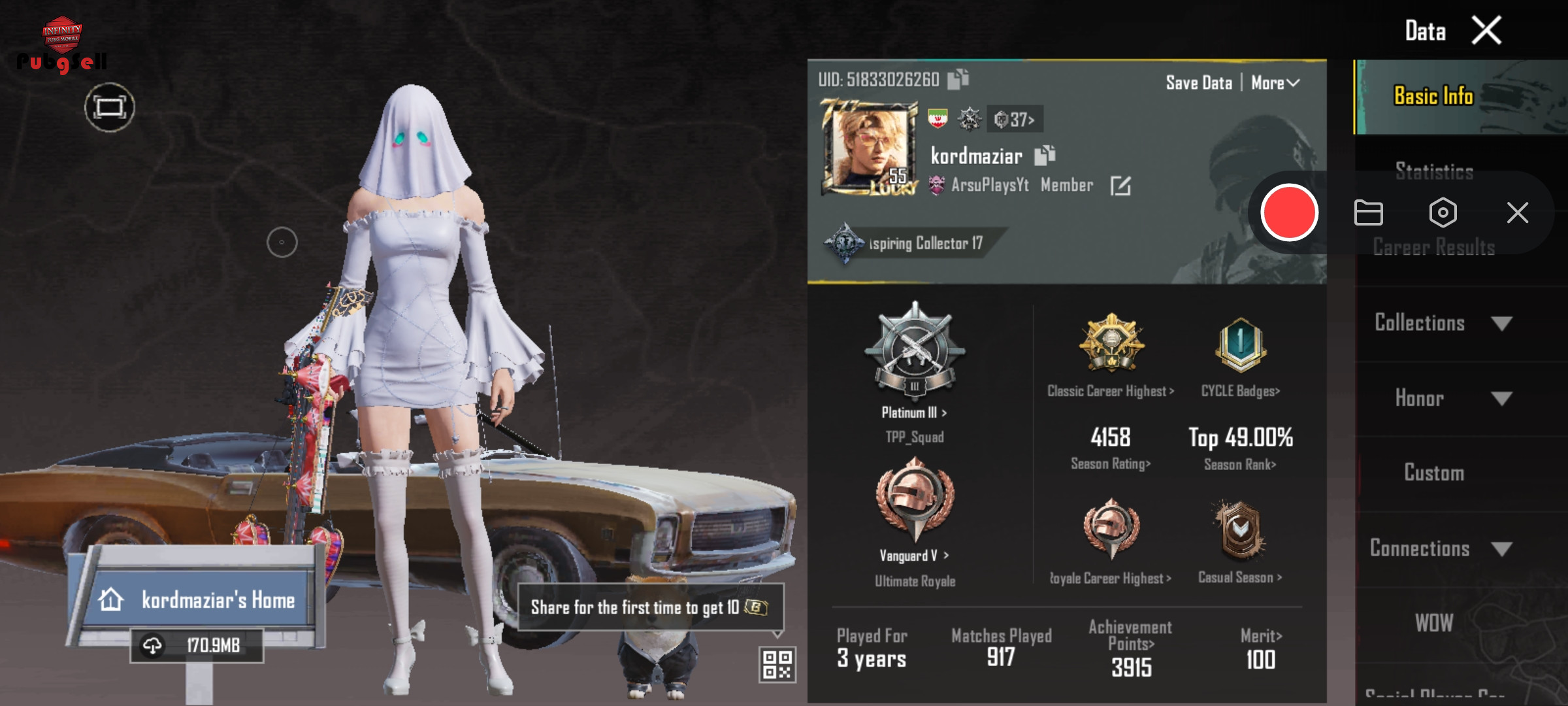Close the screen recorder overlay
1568x706 pixels.
1517,212
